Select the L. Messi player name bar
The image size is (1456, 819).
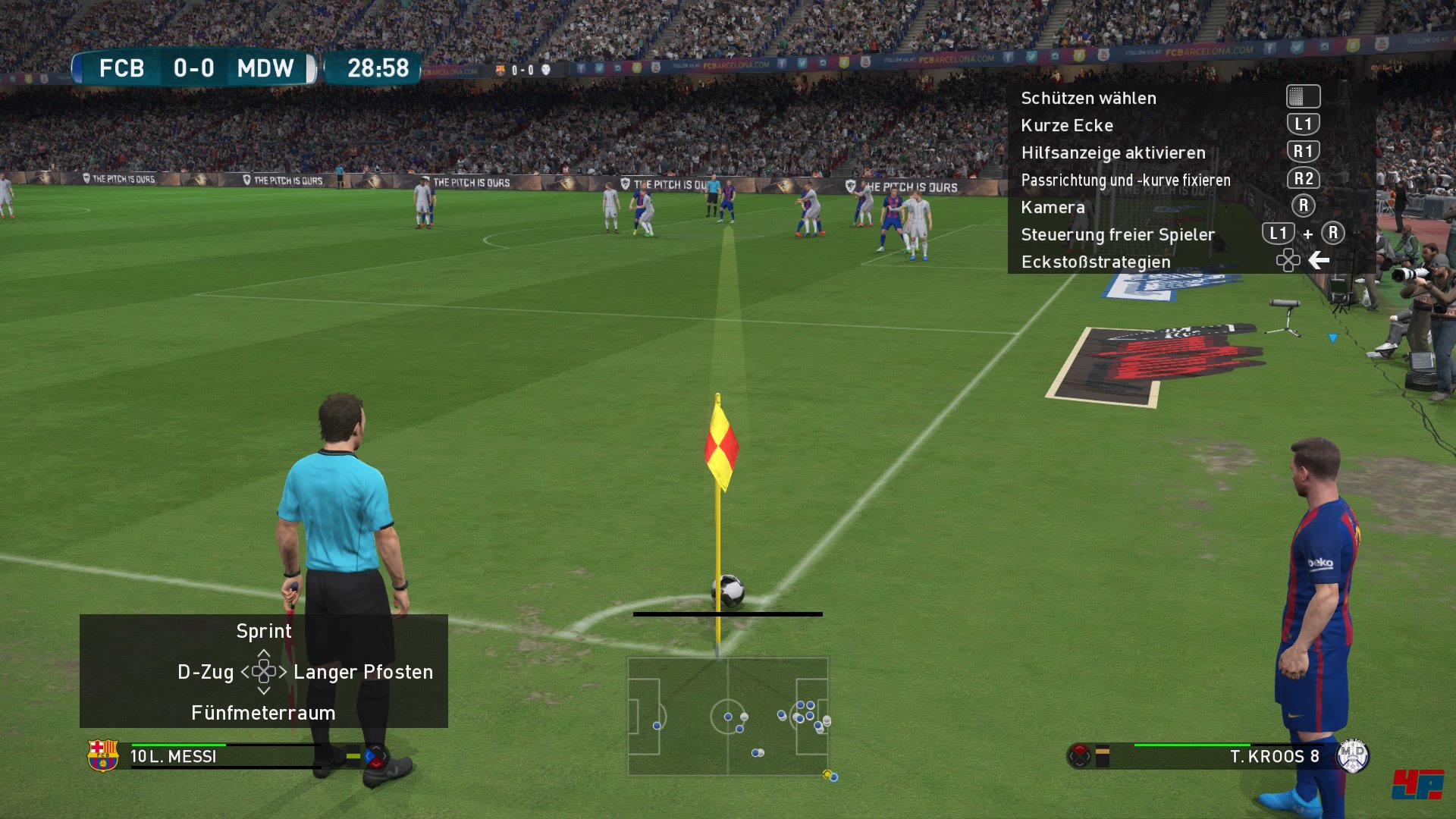pyautogui.click(x=174, y=756)
